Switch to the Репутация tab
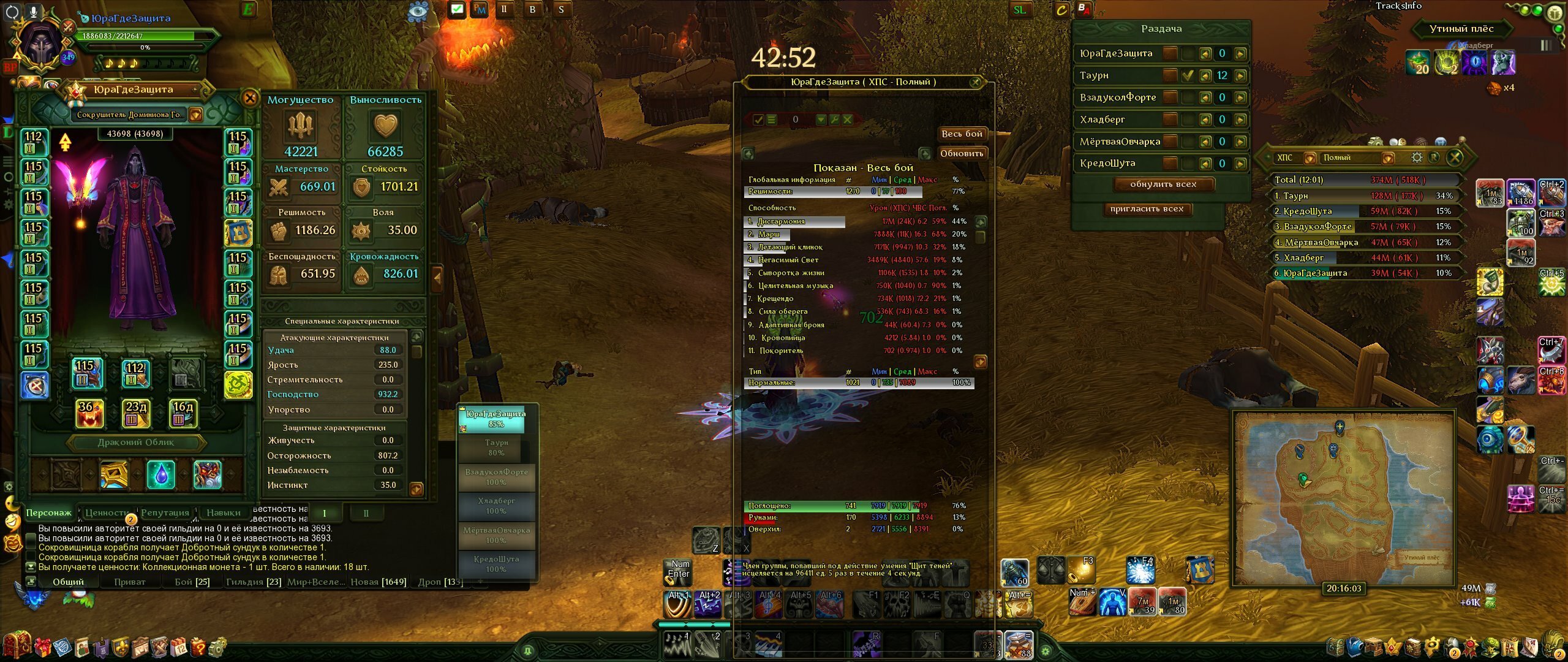Viewport: 1568px width, 662px height. (x=165, y=512)
